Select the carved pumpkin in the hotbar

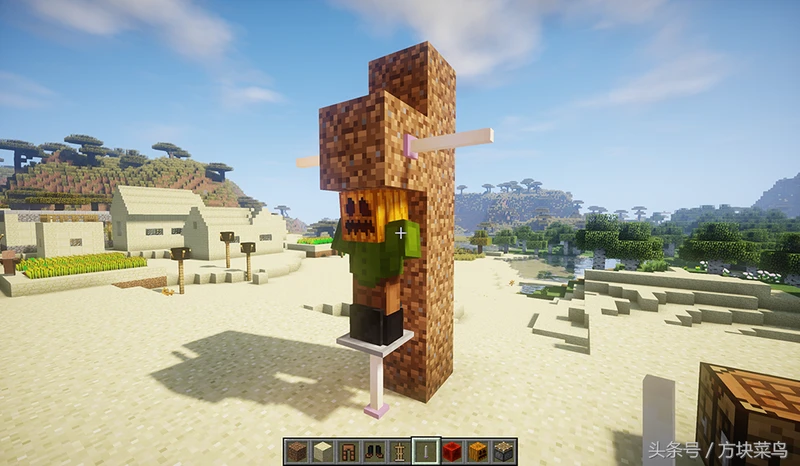pyautogui.click(x=478, y=452)
